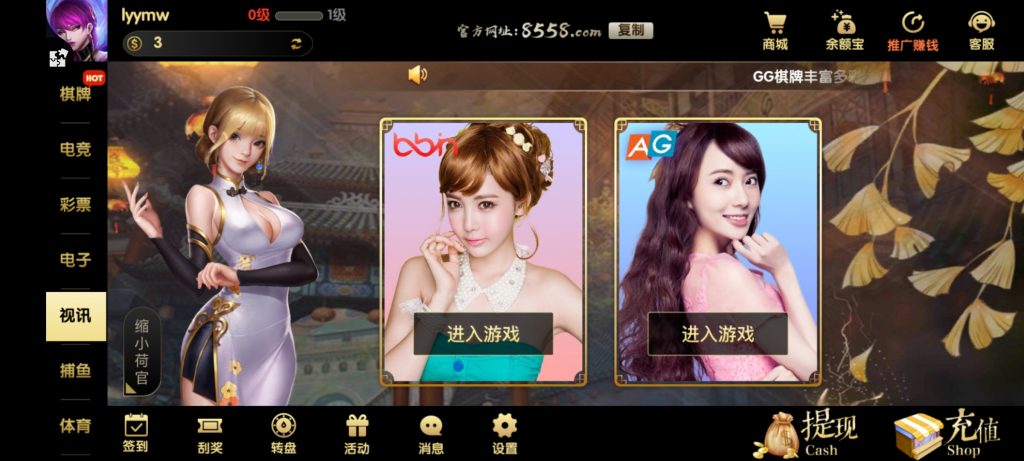Open the 设置 settings gear
Image resolution: width=1024 pixels, height=461 pixels.
point(505,433)
